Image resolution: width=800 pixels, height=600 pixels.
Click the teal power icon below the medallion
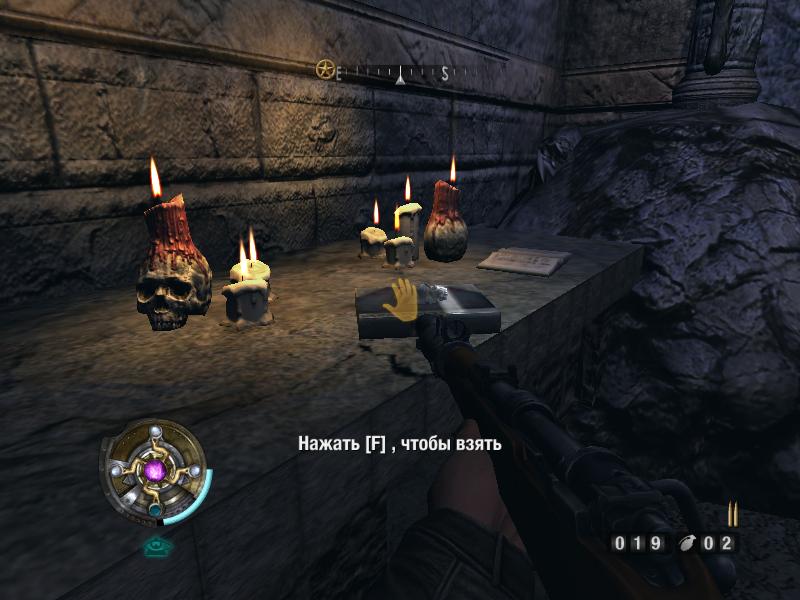[154, 546]
